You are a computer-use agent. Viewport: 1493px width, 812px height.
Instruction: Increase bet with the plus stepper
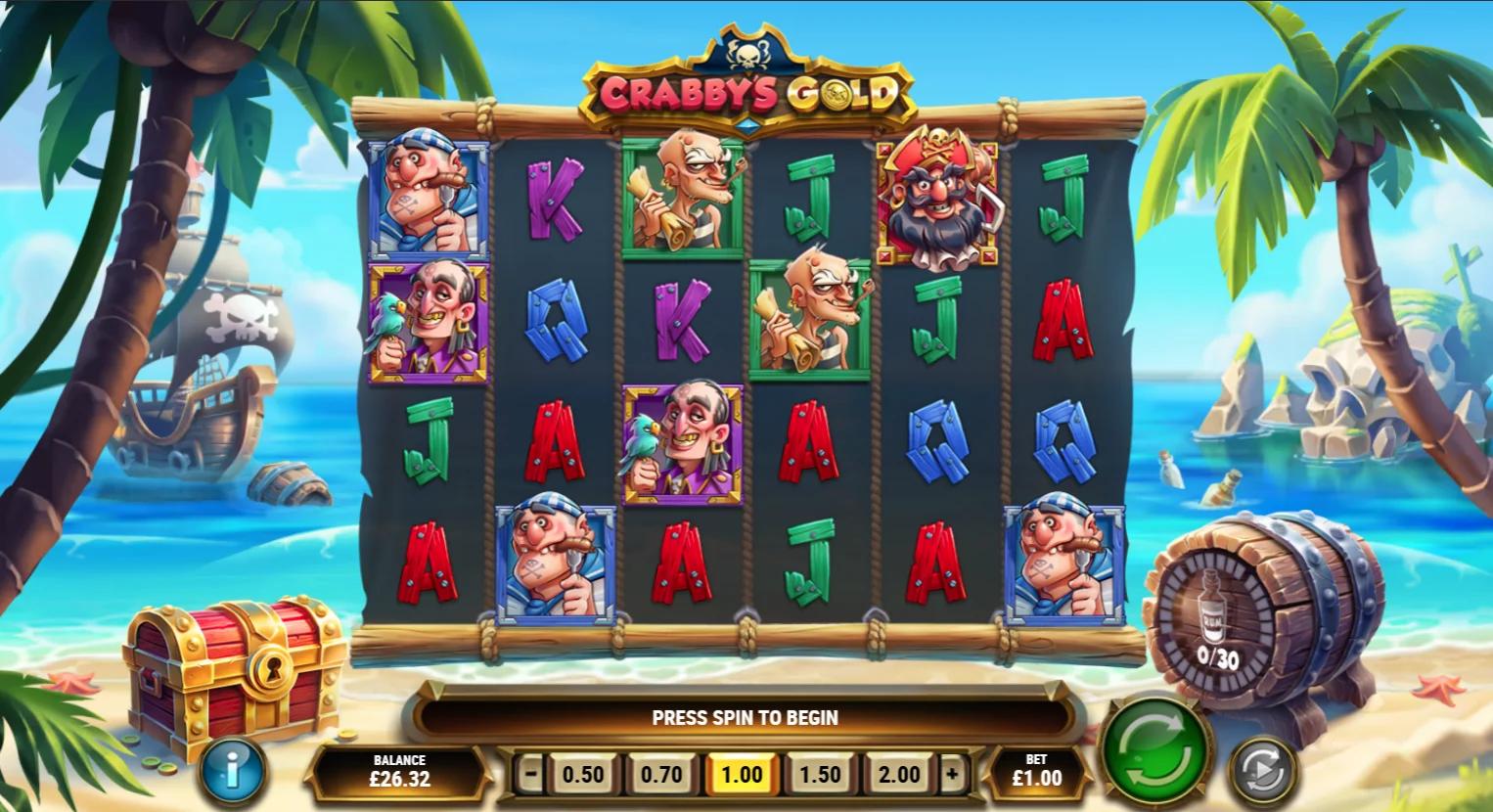pos(954,773)
